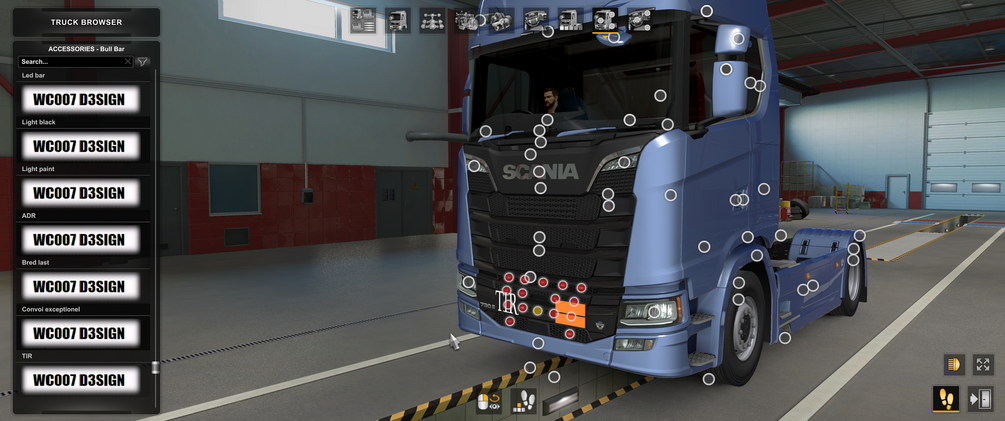
Task: Select the Led bar accessory thumbnail
Action: (79, 100)
